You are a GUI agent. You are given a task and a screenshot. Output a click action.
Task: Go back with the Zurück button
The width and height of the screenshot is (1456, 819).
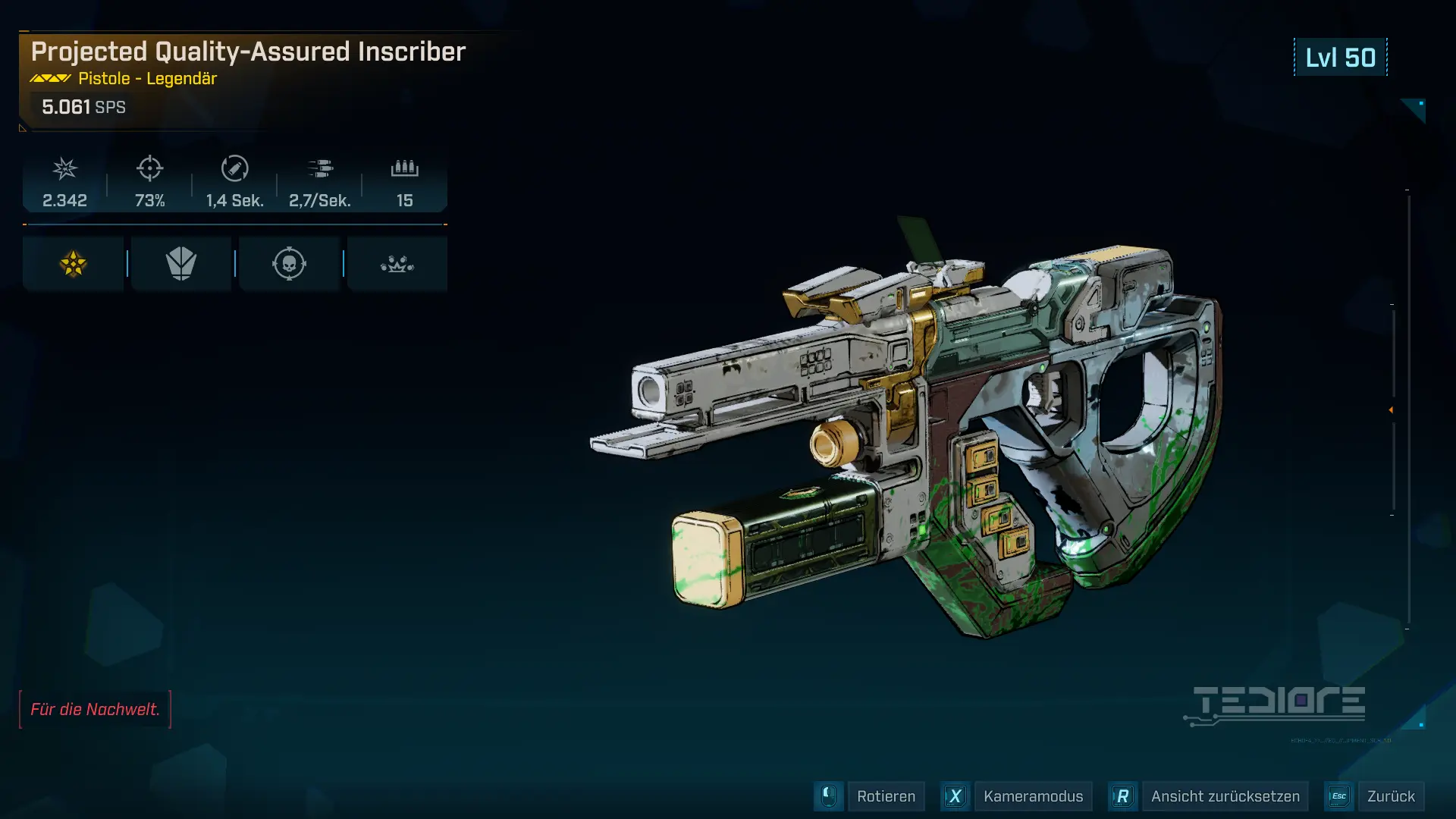pyautogui.click(x=1390, y=796)
